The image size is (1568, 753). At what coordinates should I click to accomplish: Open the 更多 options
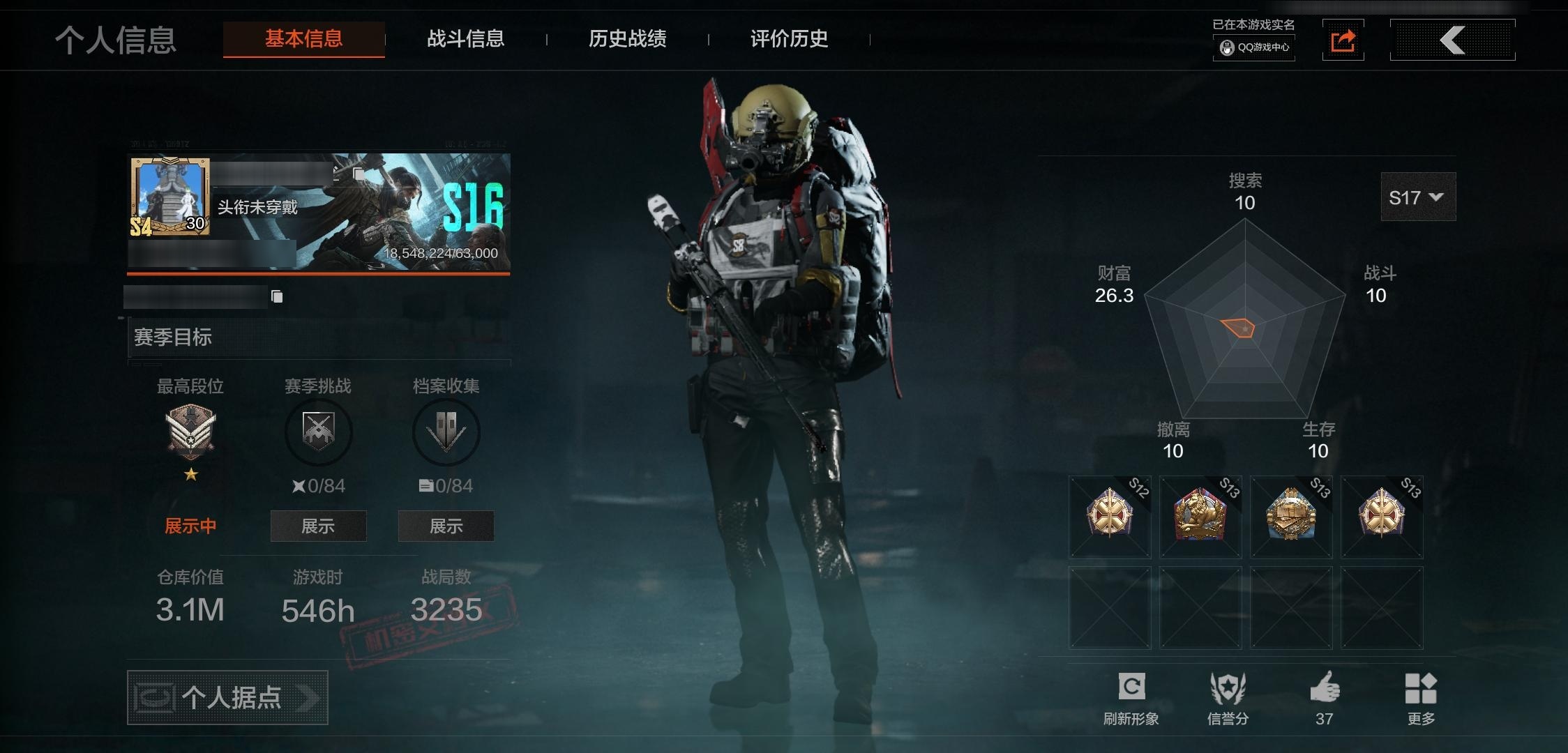pos(1420,688)
